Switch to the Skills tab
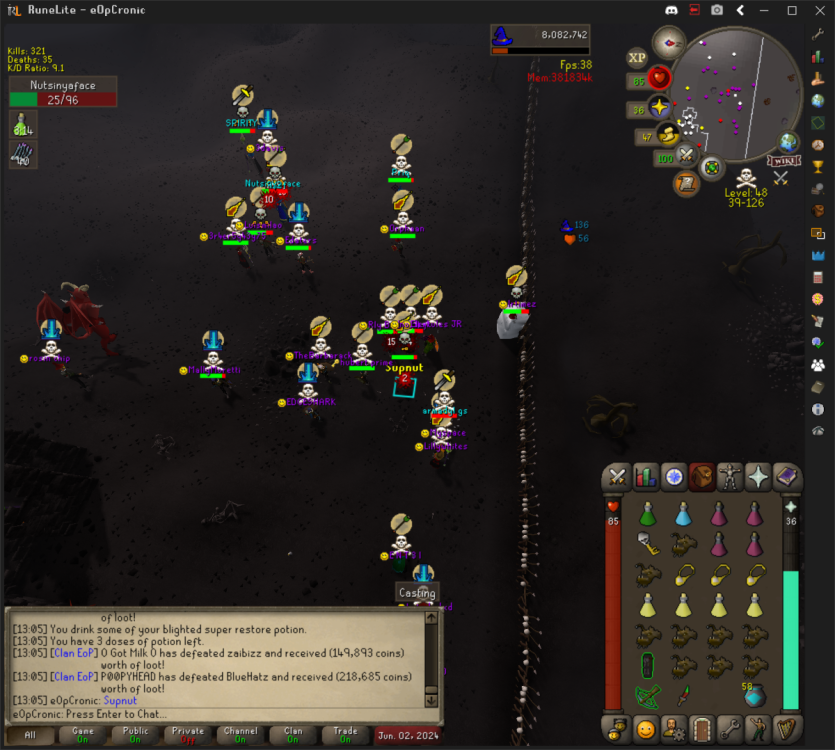 tap(646, 477)
